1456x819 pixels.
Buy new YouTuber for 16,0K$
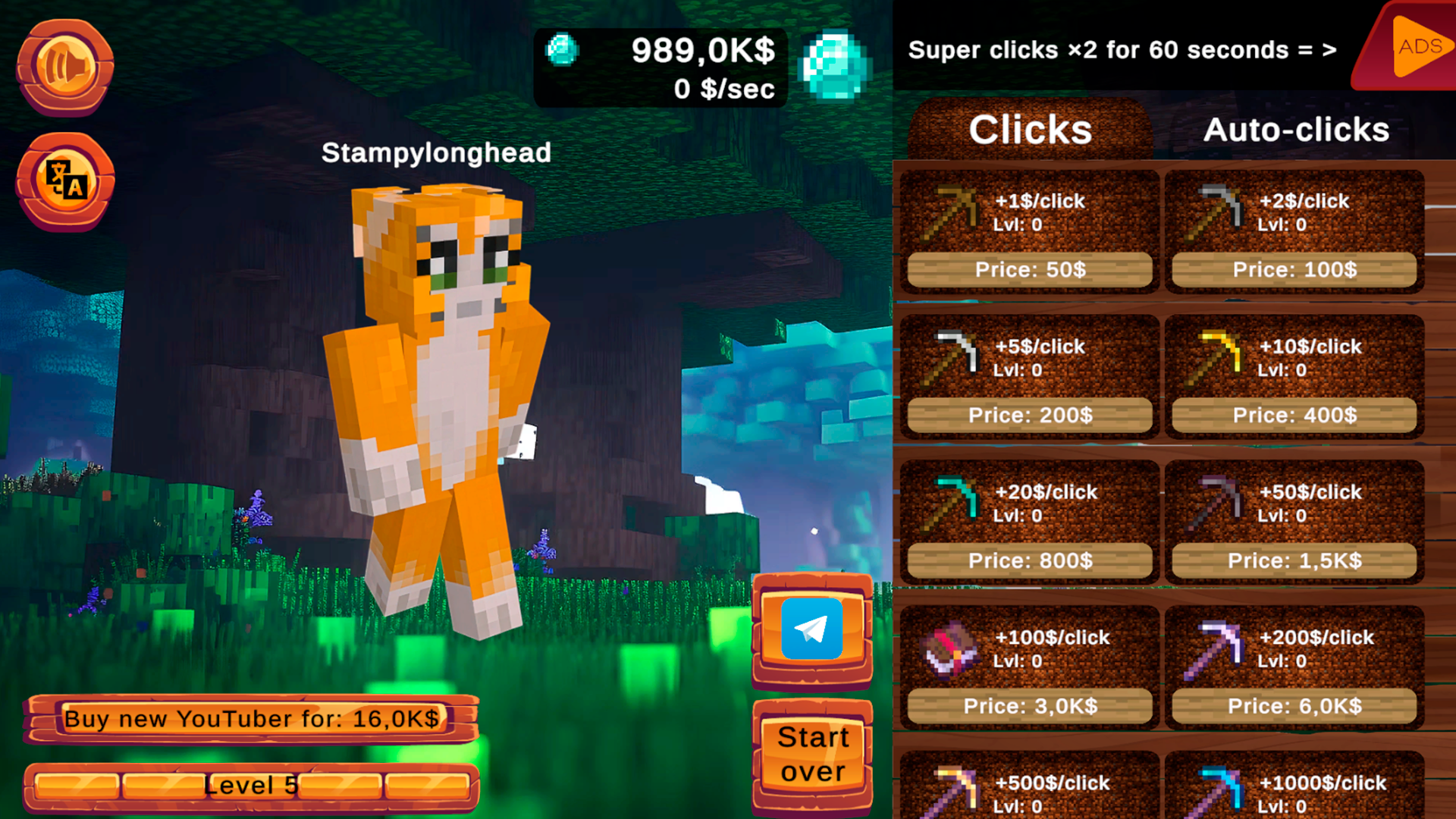click(253, 718)
